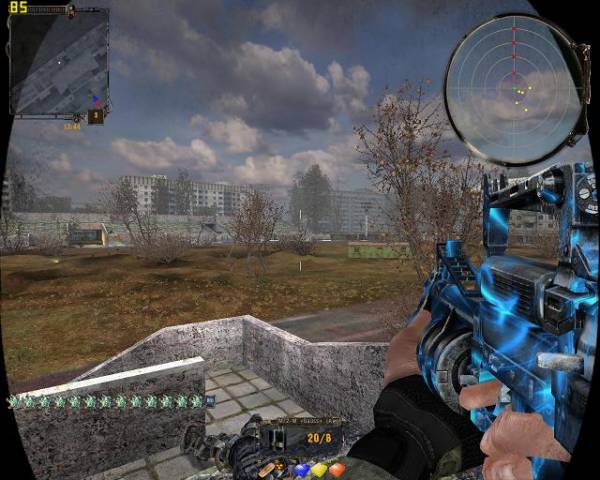Image resolution: width=600 pixels, height=480 pixels.
Task: Select the blue gem icon
Action: coord(301,469)
